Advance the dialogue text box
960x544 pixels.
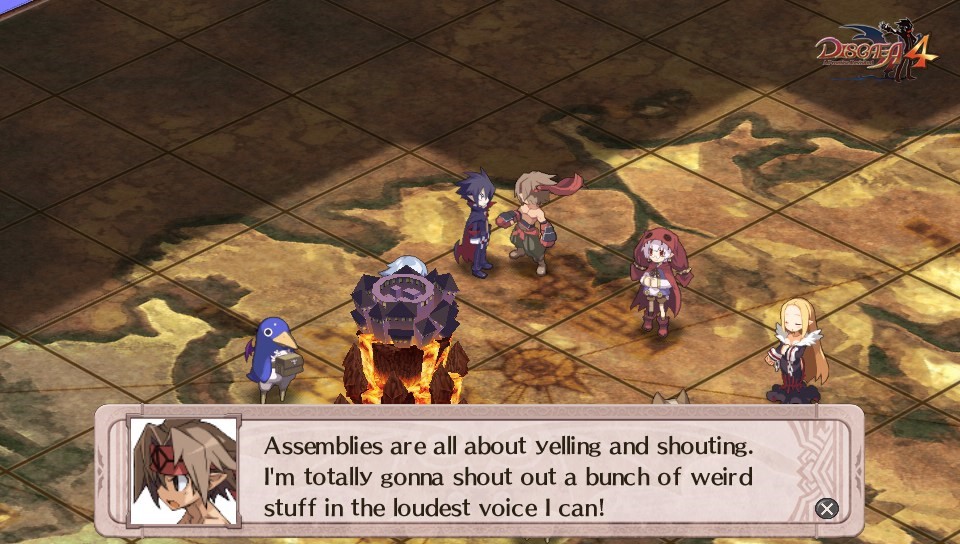pyautogui.click(x=826, y=508)
